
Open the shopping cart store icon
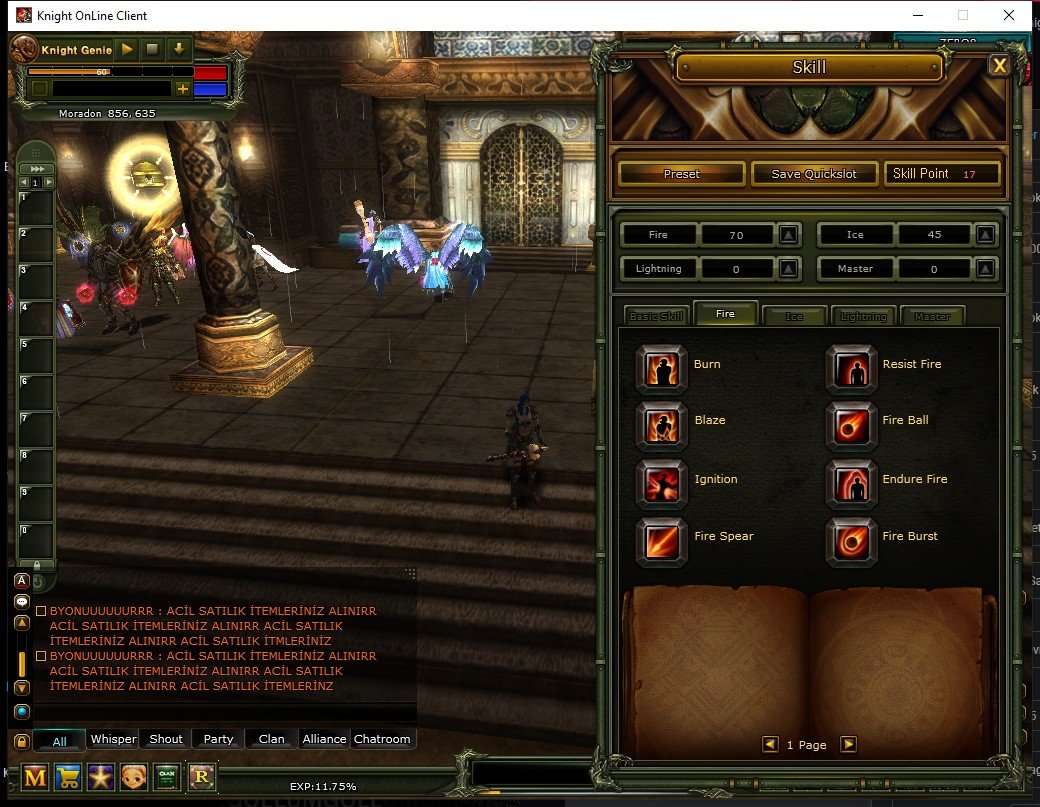[68, 777]
